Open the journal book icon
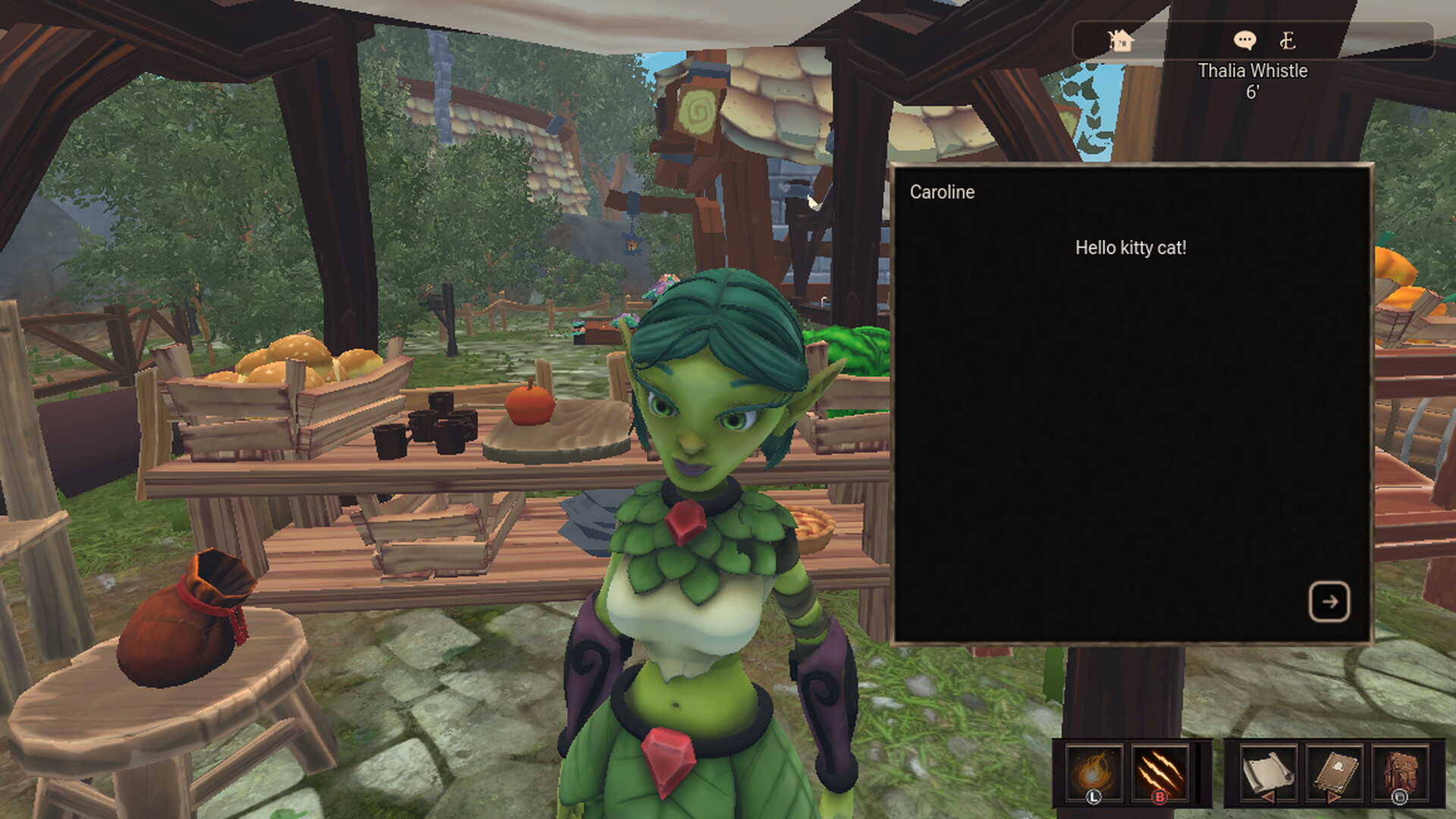The image size is (1456, 819). tap(1335, 770)
